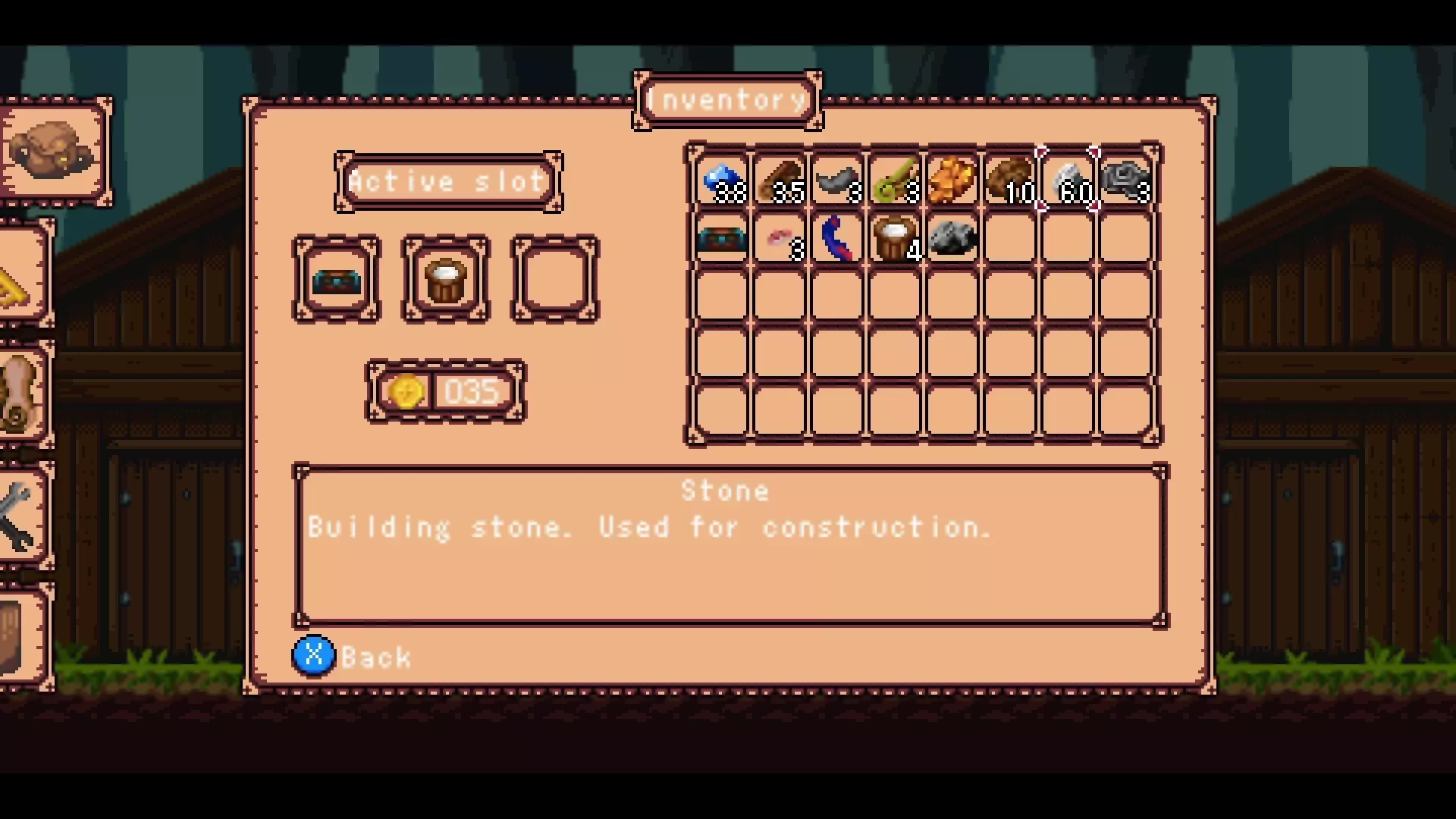The image size is (1456, 819).
Task: Select the wooden bucket stack of 4
Action: (895, 239)
